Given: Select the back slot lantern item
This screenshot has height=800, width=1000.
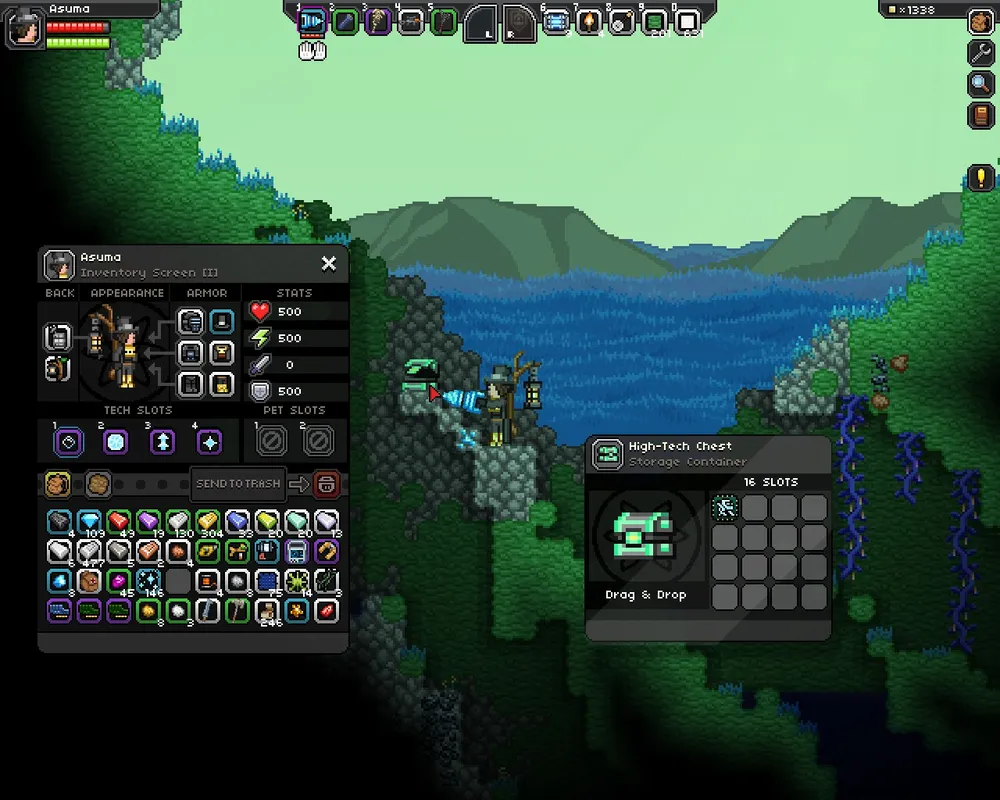Looking at the screenshot, I should pos(57,338).
